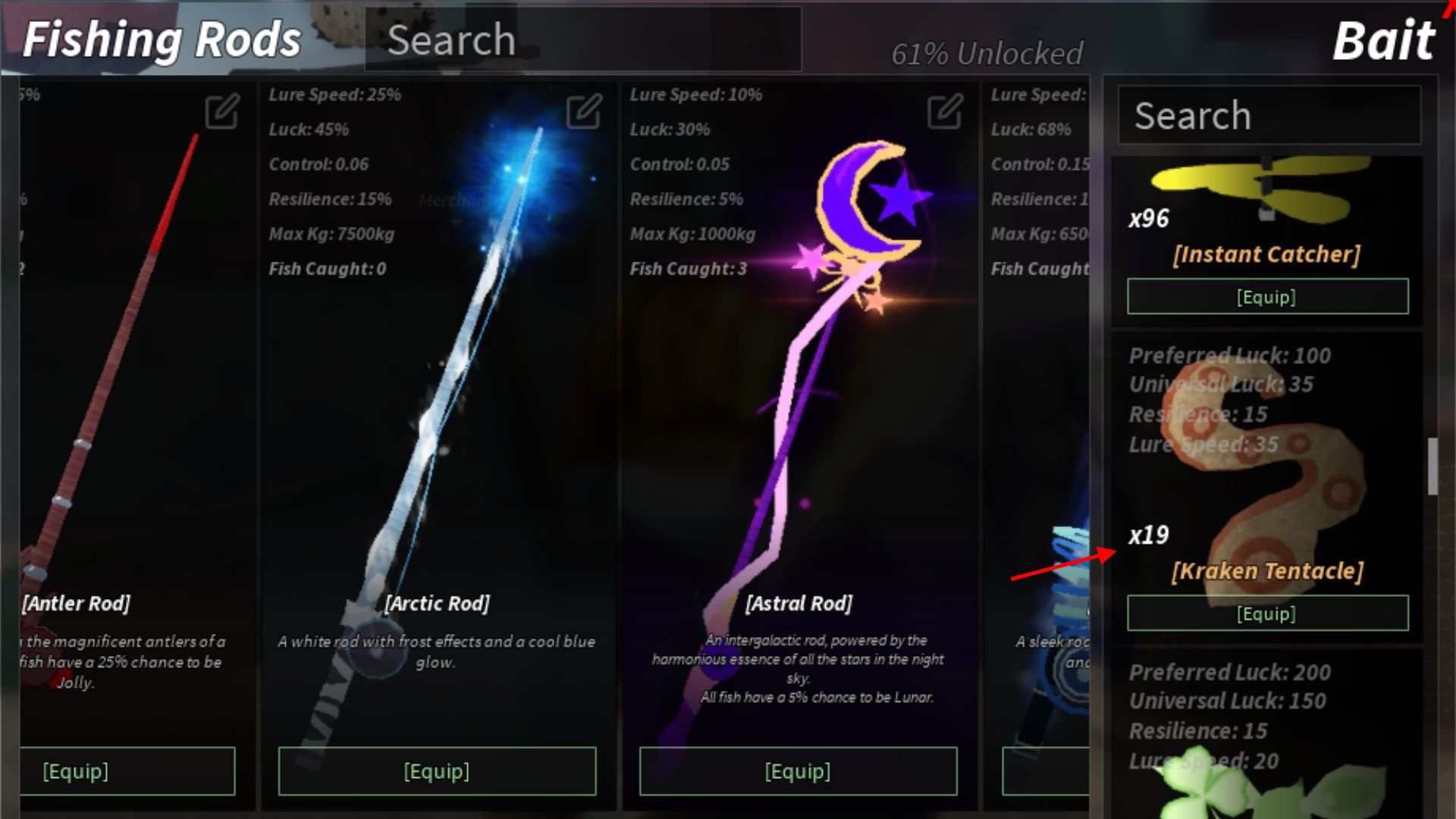
Task: Equip the Astral Rod
Action: pos(798,771)
